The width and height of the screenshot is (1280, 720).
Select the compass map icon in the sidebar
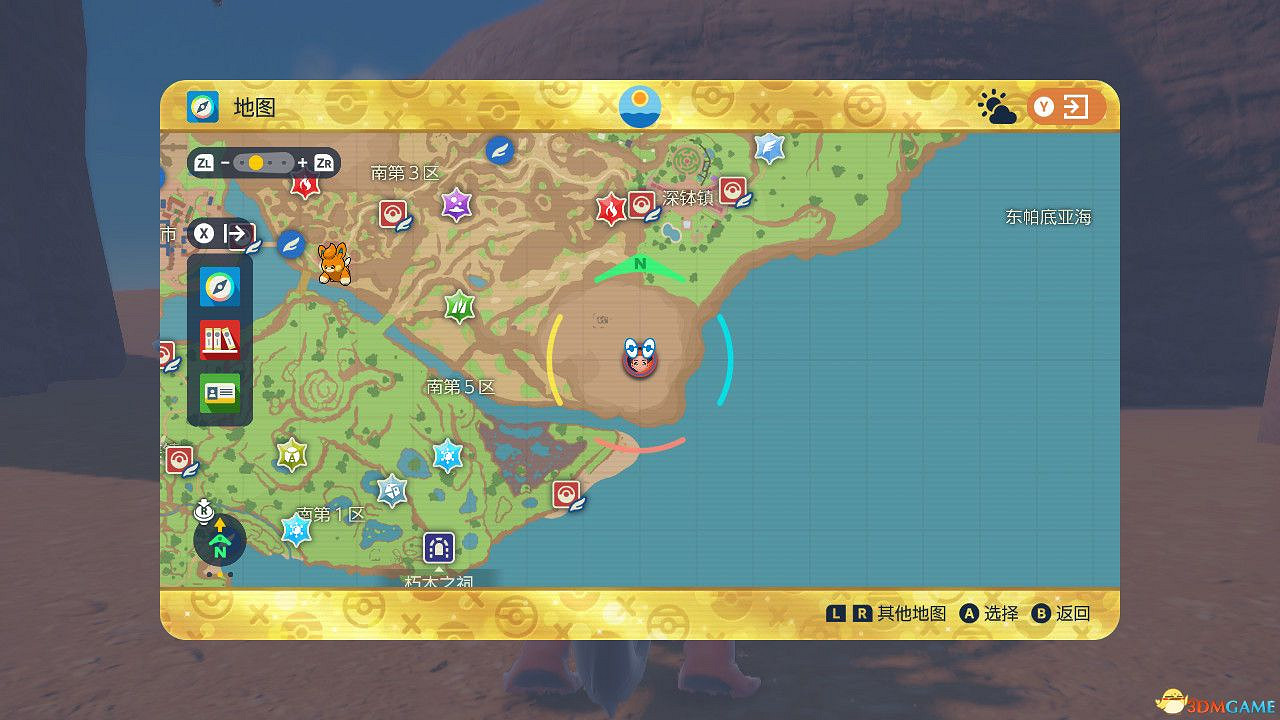(x=218, y=287)
